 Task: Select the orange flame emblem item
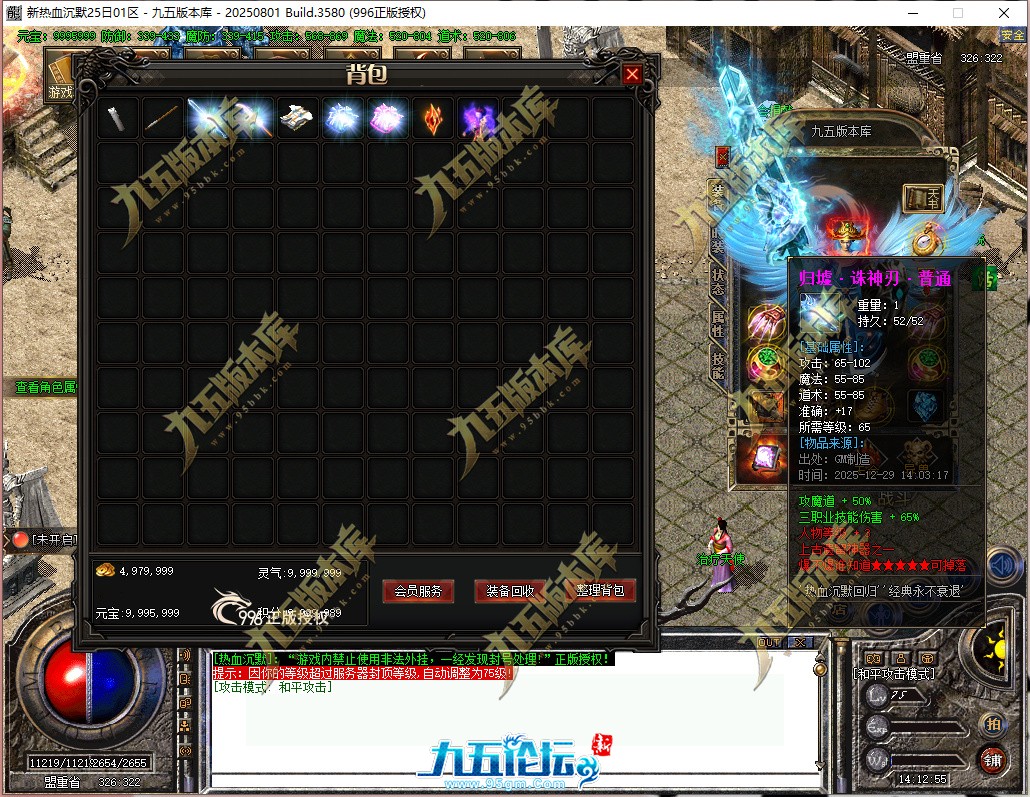coord(432,118)
